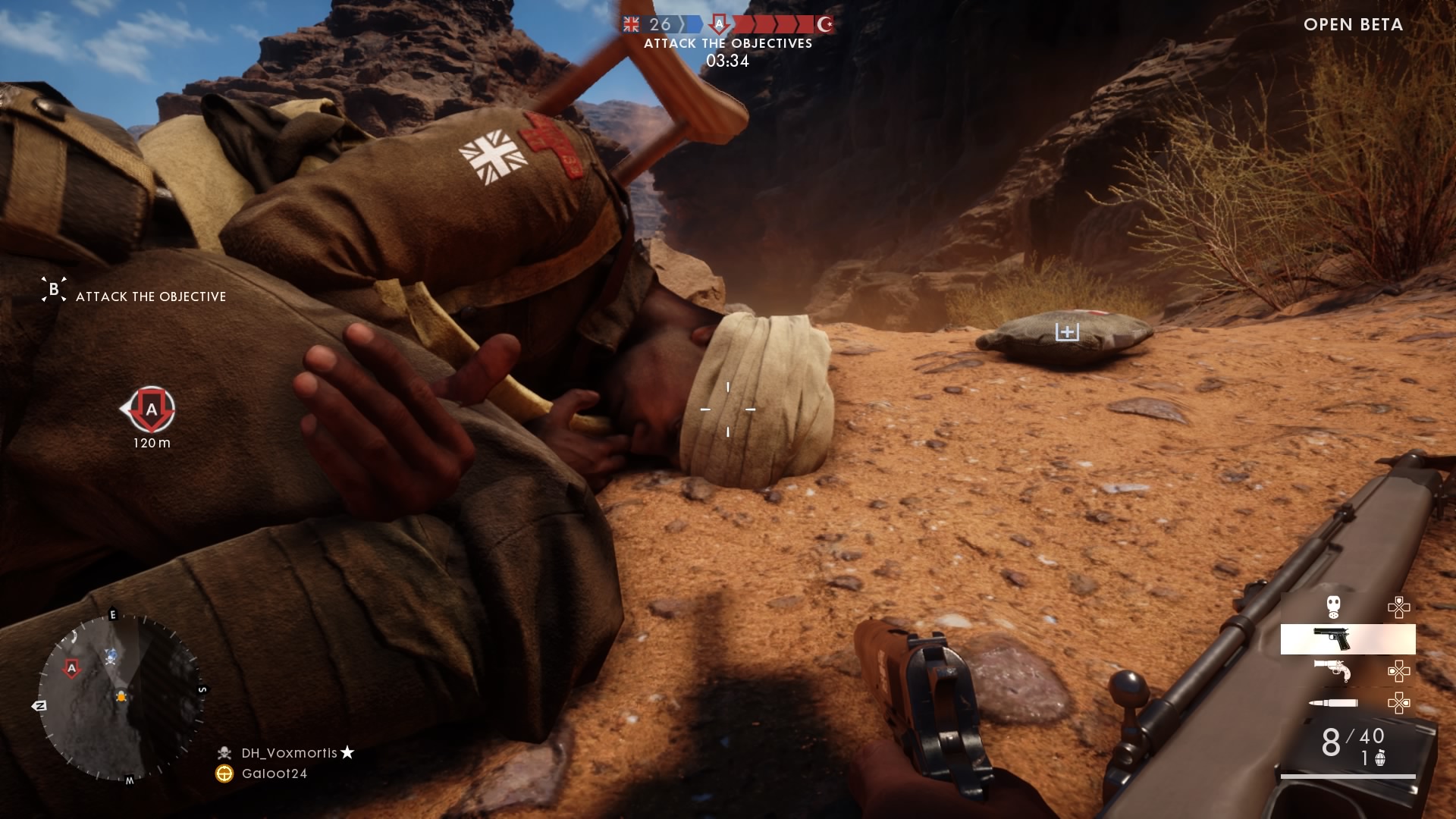
Task: Select the medical pouch plus marker
Action: (1067, 332)
